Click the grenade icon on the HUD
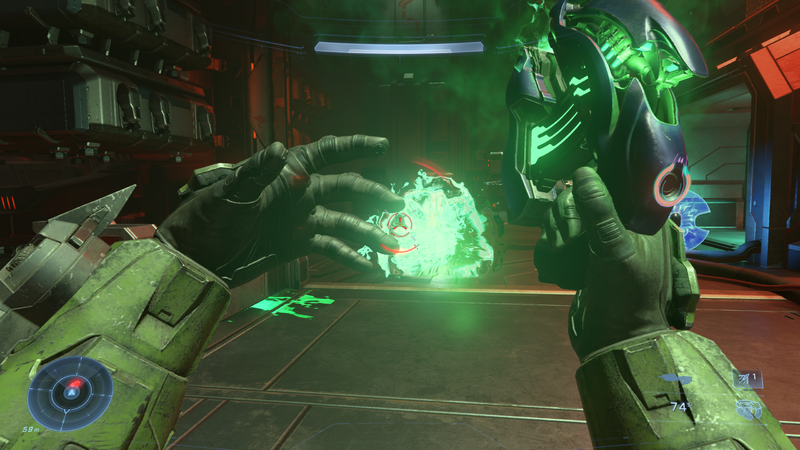Viewport: 800px width, 450px height. coord(748,407)
